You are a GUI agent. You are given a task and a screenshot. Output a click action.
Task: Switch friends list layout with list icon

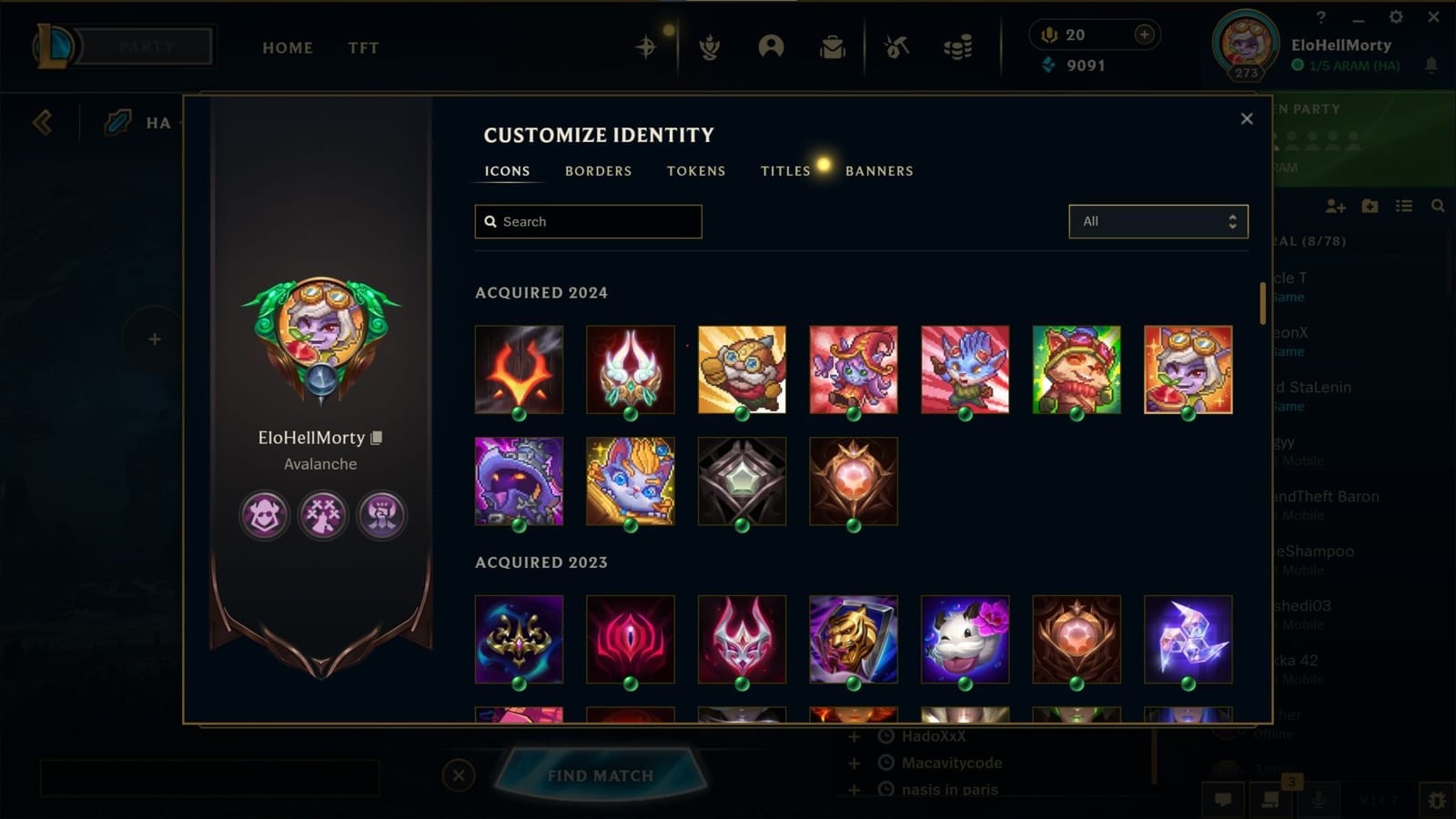click(x=1404, y=207)
